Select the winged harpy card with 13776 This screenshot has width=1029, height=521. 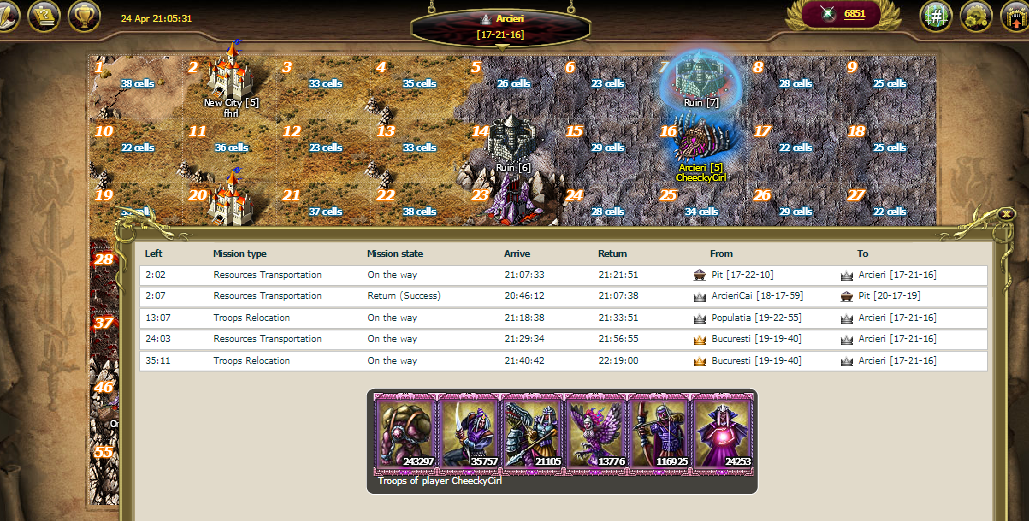(x=595, y=432)
